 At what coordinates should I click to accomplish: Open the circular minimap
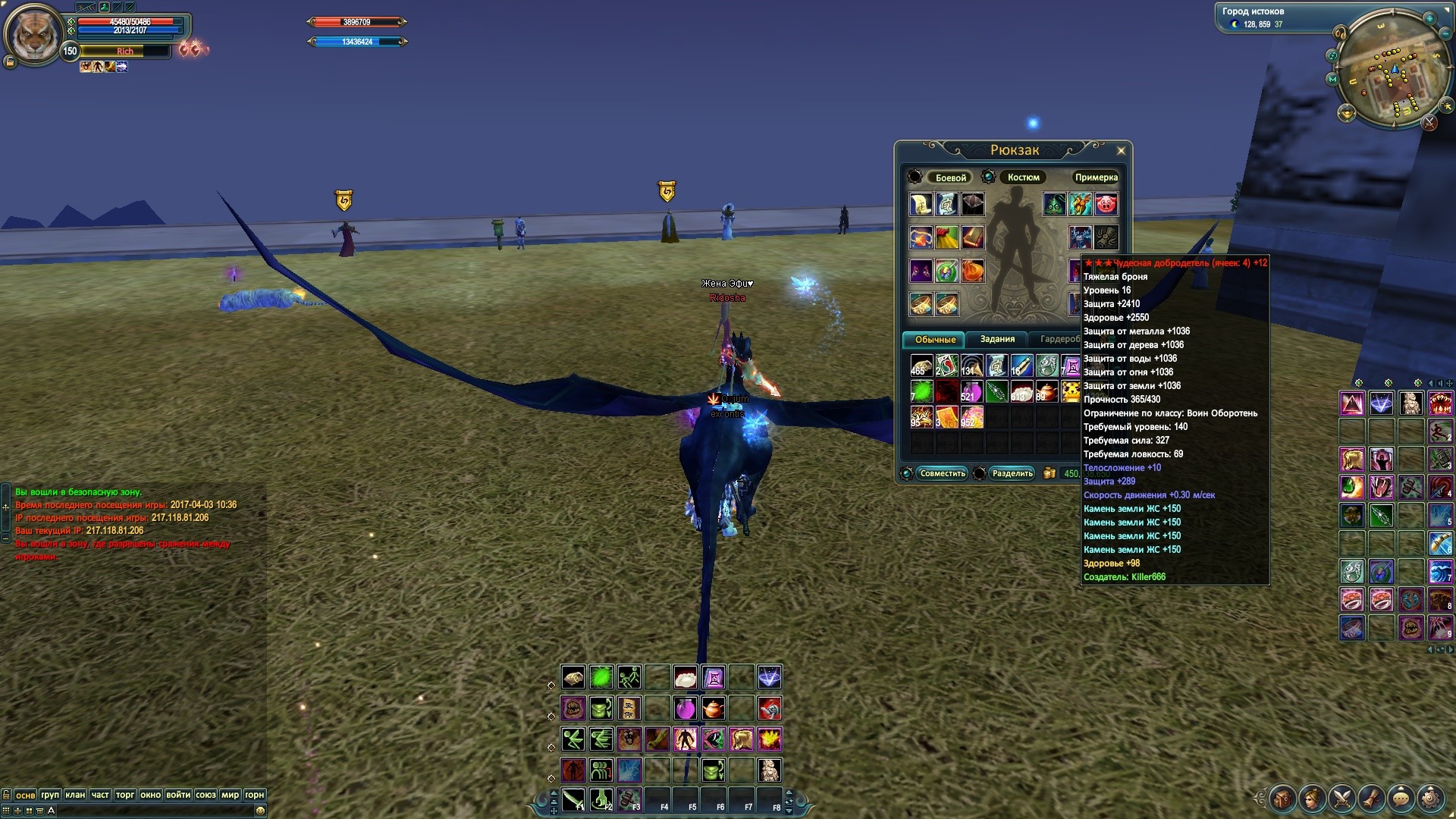[x=1389, y=71]
